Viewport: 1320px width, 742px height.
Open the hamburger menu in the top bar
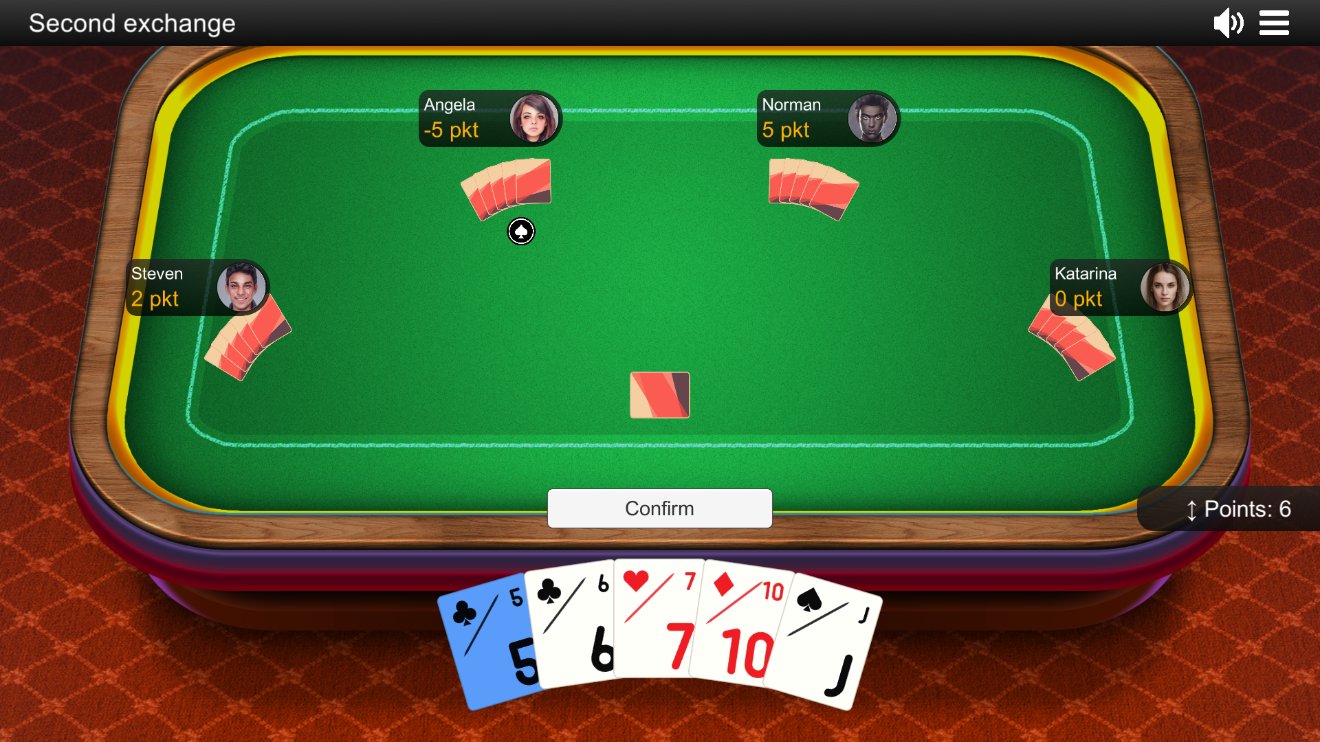coord(1274,23)
